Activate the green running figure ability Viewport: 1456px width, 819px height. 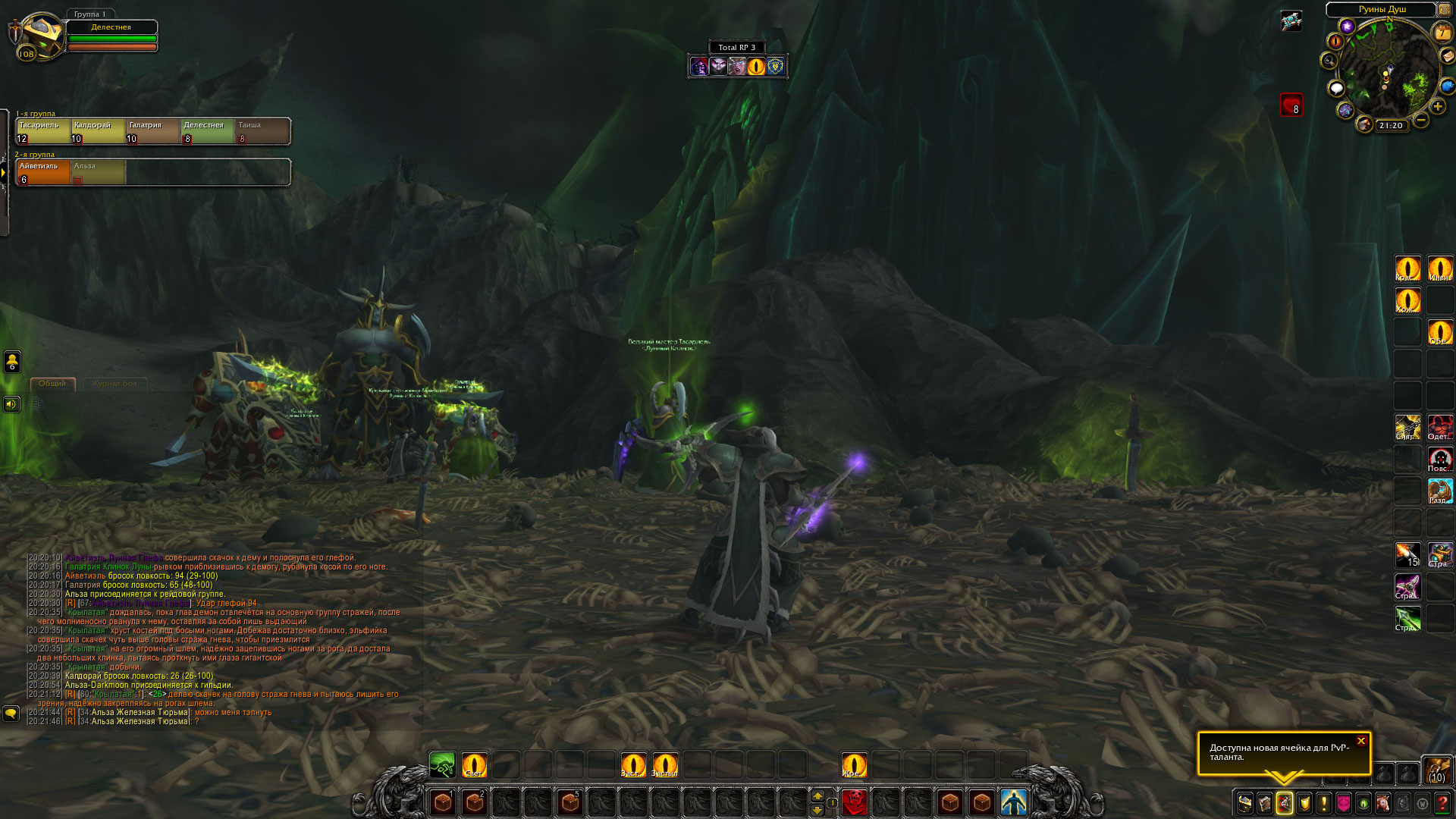pos(442,765)
